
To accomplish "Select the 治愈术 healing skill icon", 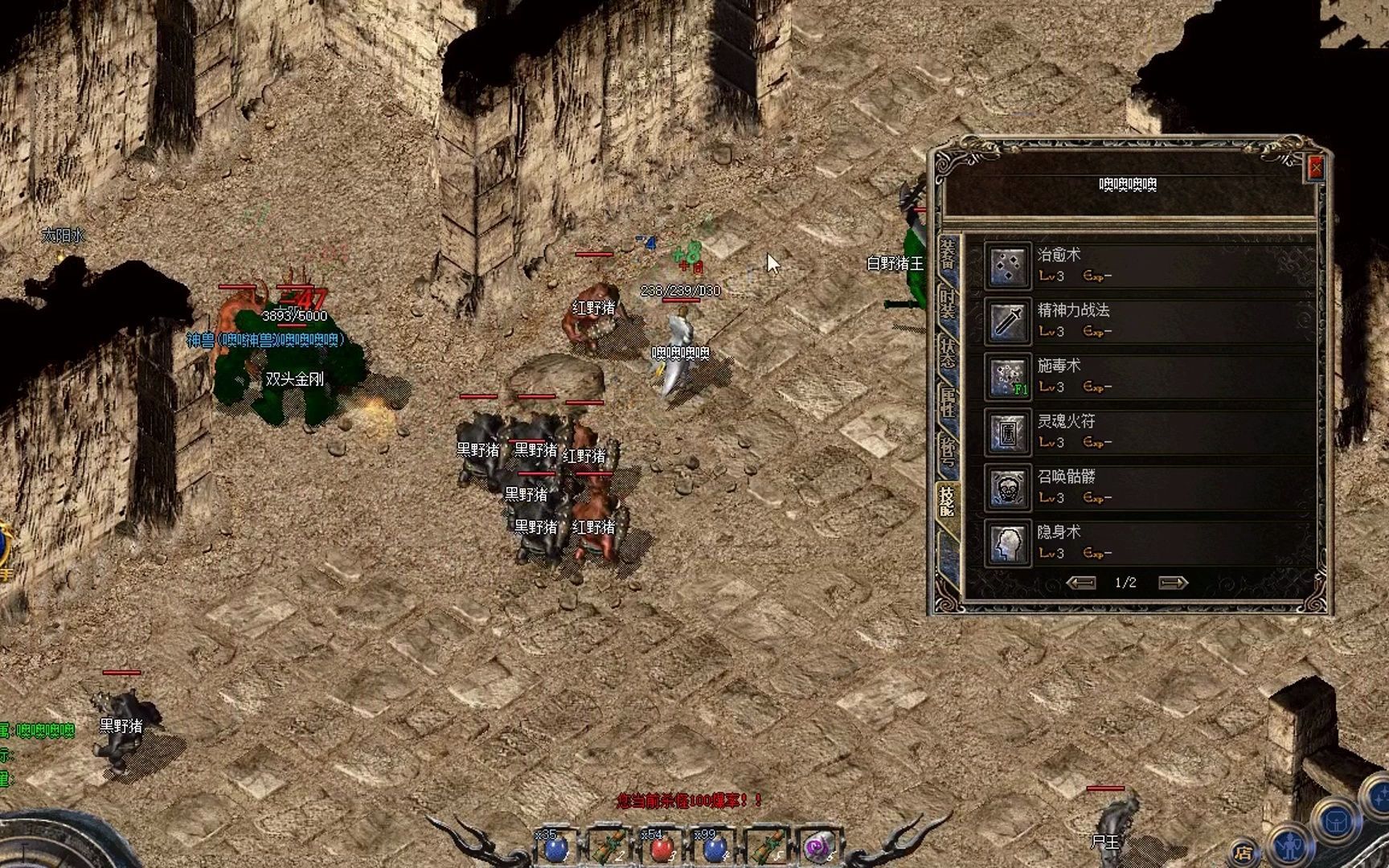I will (1008, 265).
